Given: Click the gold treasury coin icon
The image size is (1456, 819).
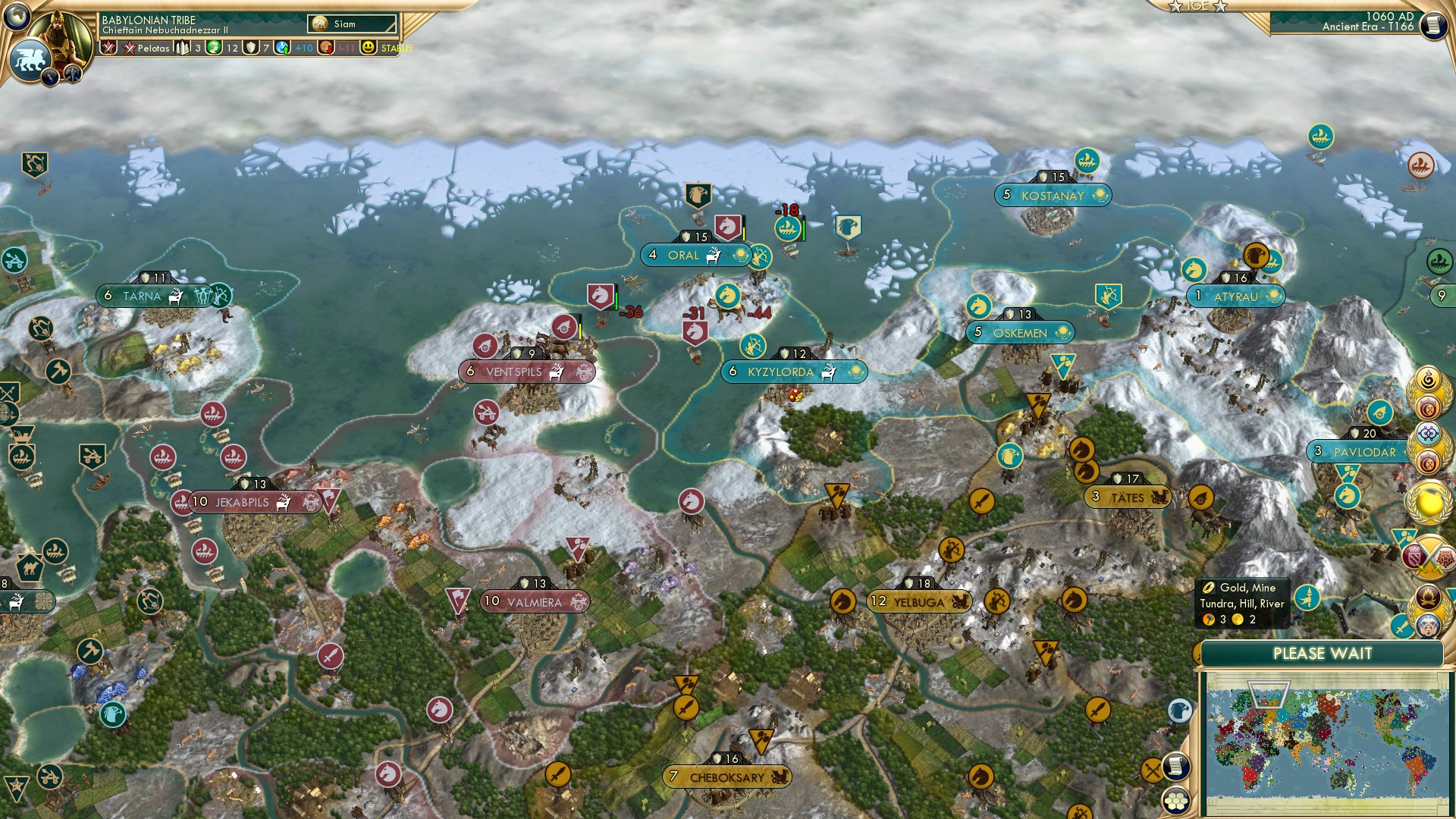Looking at the screenshot, I should [325, 48].
